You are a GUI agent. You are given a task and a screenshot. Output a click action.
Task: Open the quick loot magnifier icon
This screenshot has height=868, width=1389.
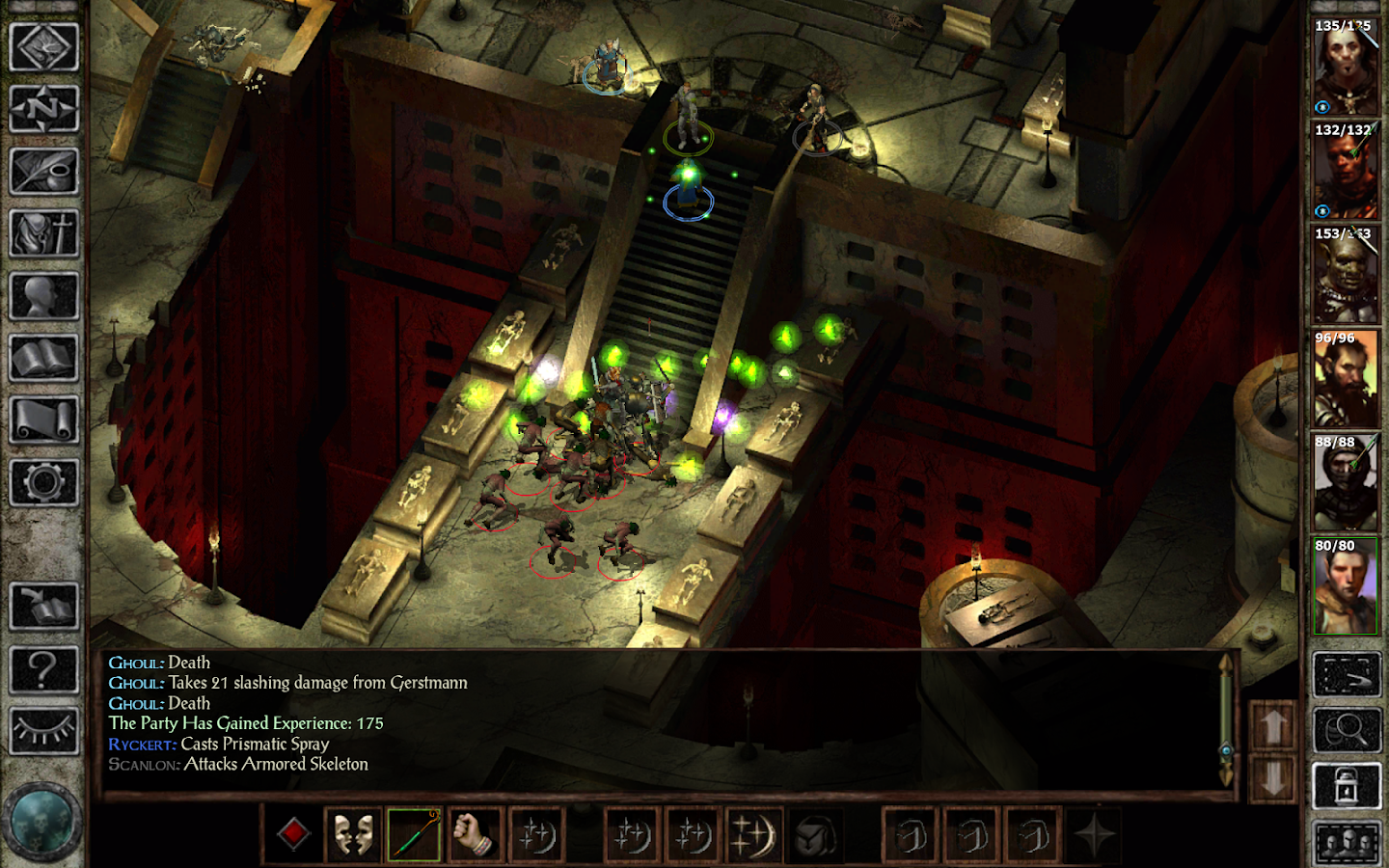(1348, 730)
